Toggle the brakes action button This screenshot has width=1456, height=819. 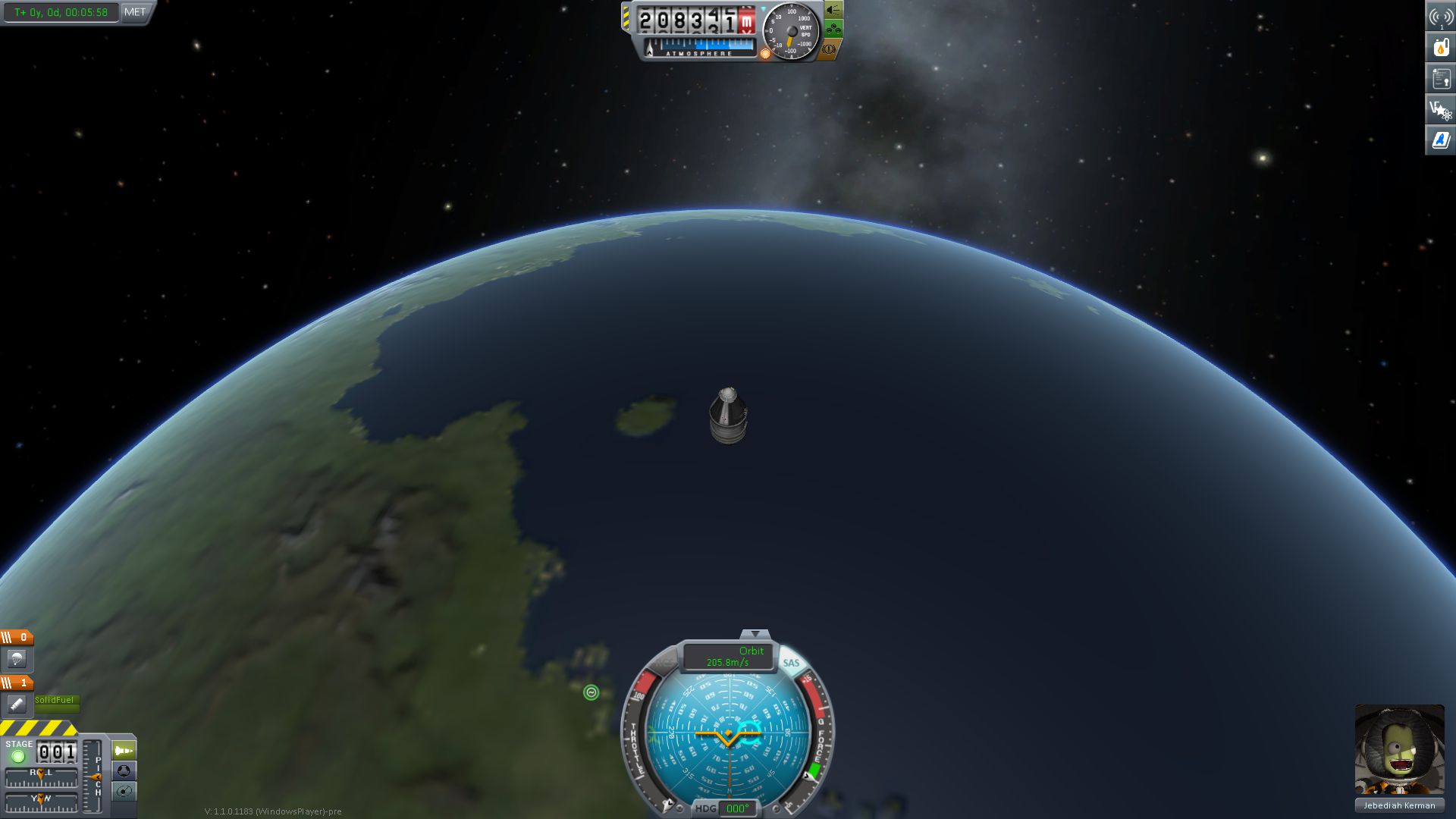click(x=829, y=49)
